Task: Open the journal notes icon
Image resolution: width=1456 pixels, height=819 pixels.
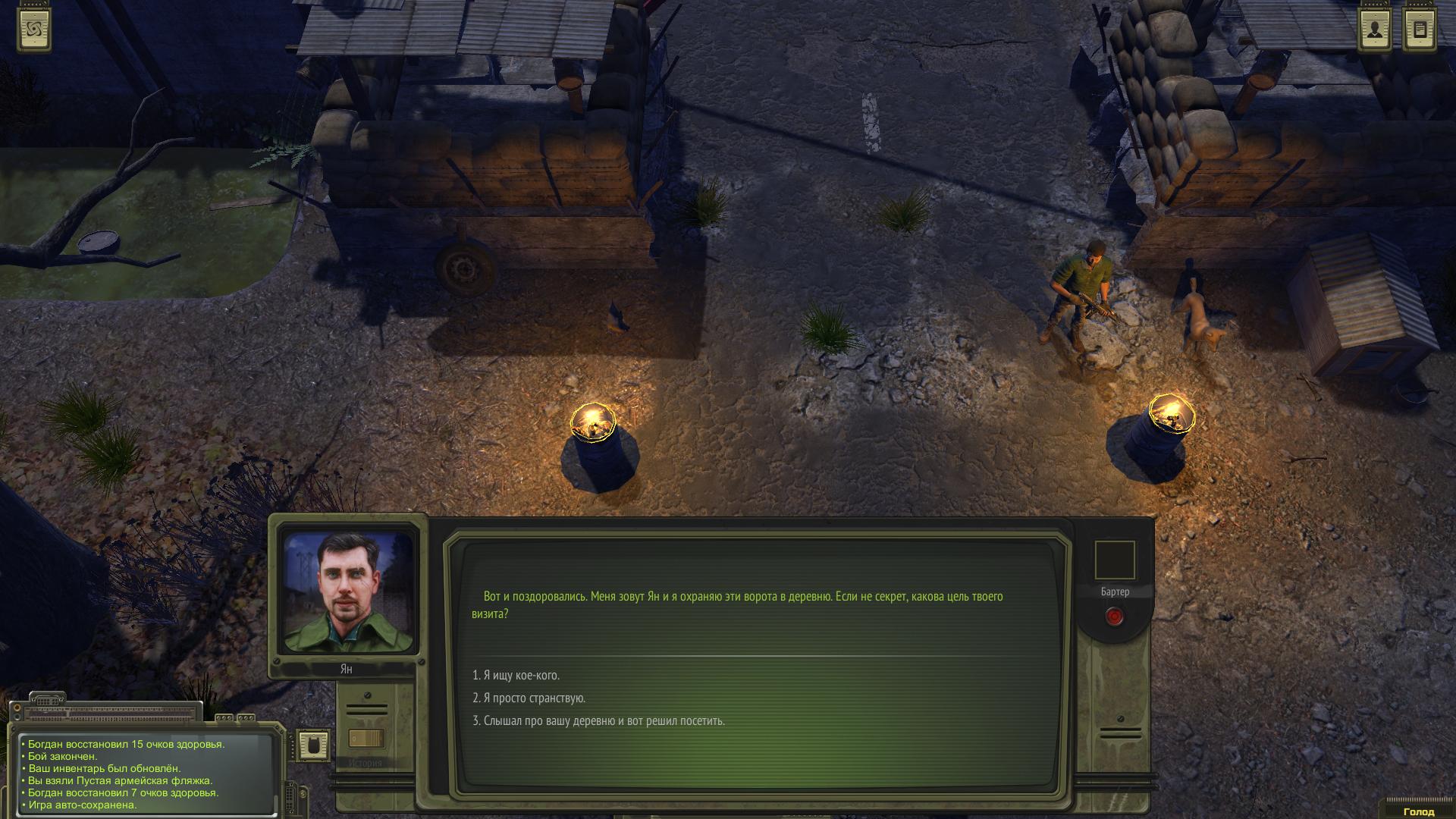Action: [1420, 30]
